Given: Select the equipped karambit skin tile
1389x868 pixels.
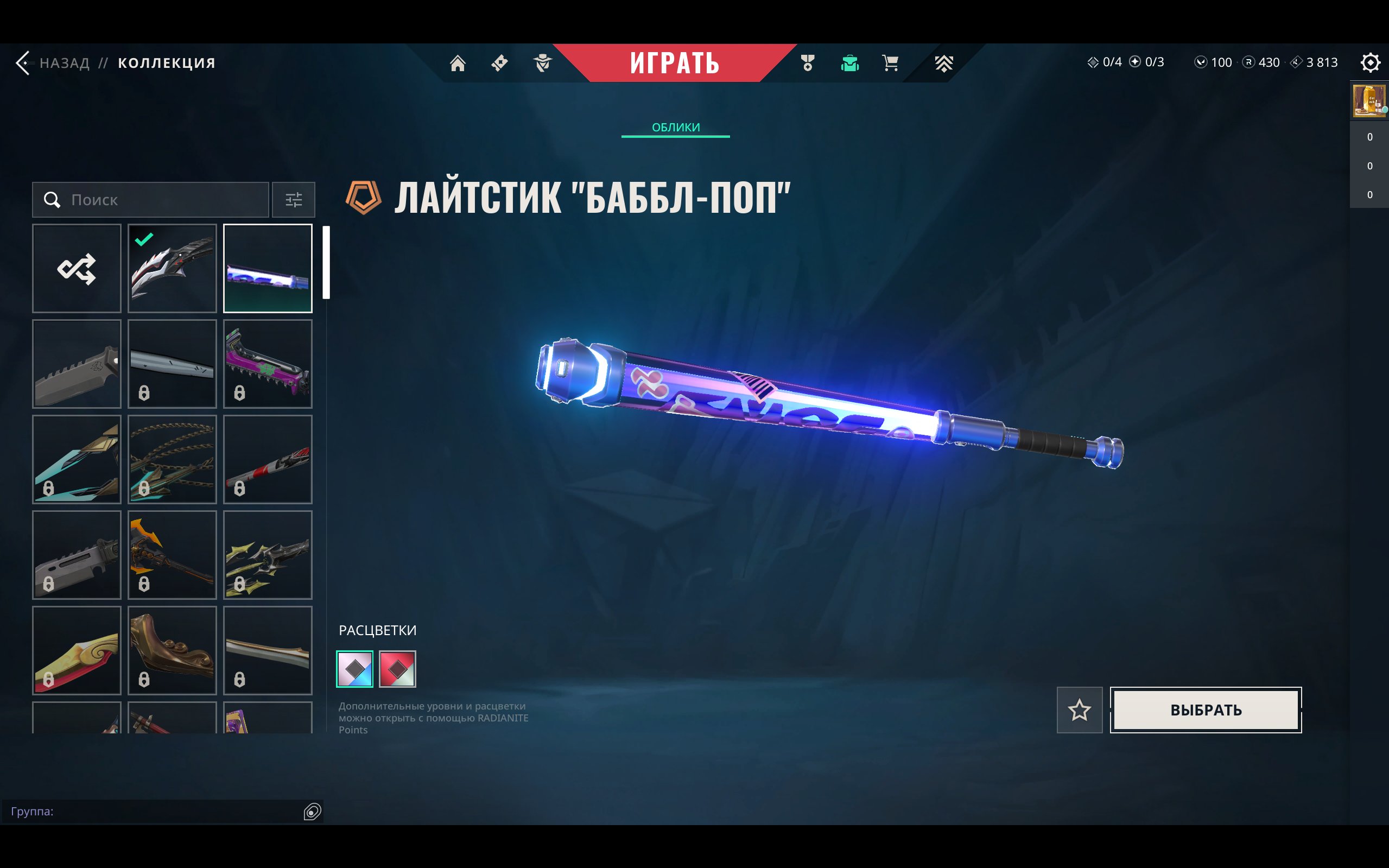Looking at the screenshot, I should click(x=172, y=268).
